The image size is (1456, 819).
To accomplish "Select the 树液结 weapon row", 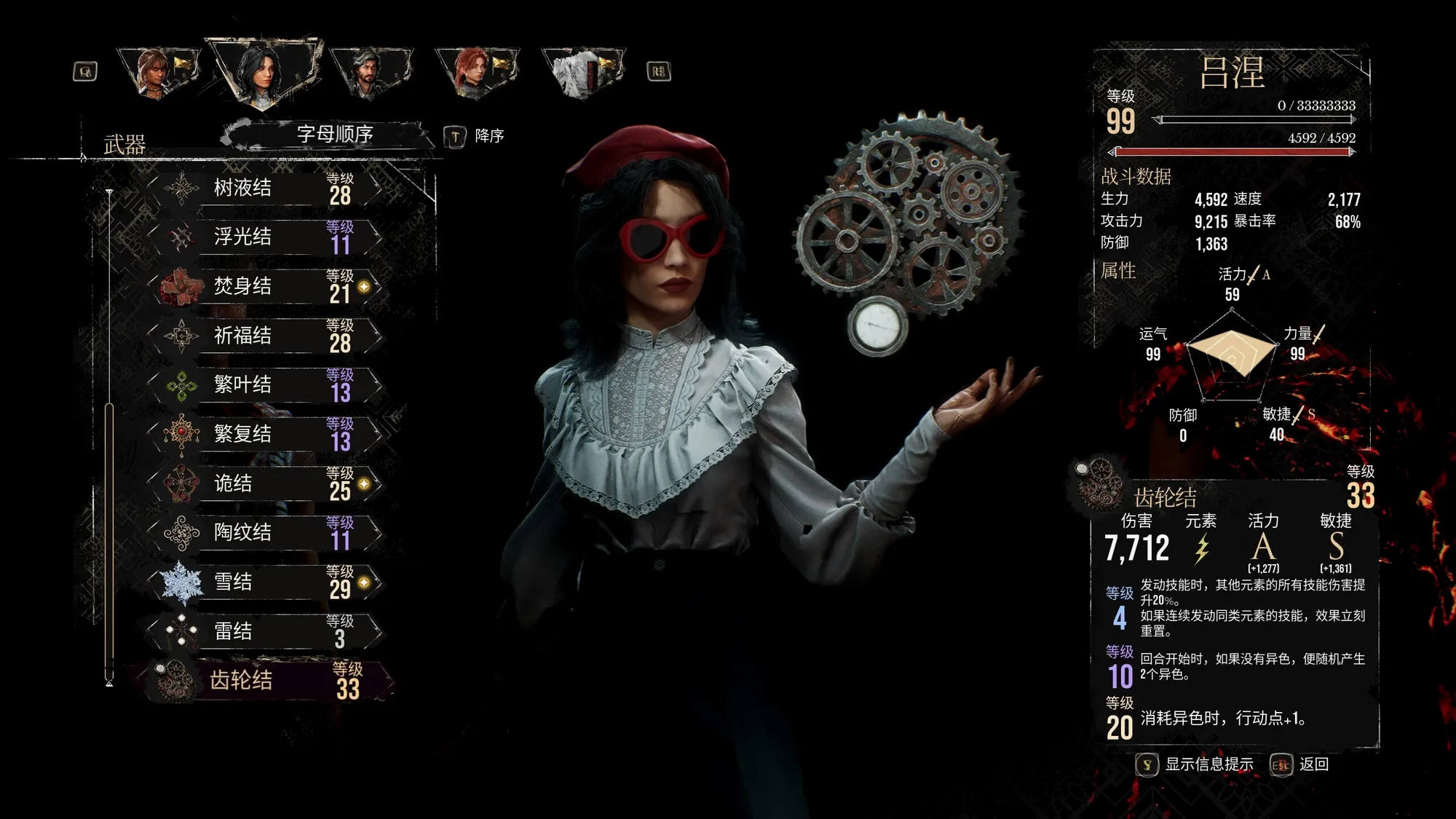I will tap(266, 188).
